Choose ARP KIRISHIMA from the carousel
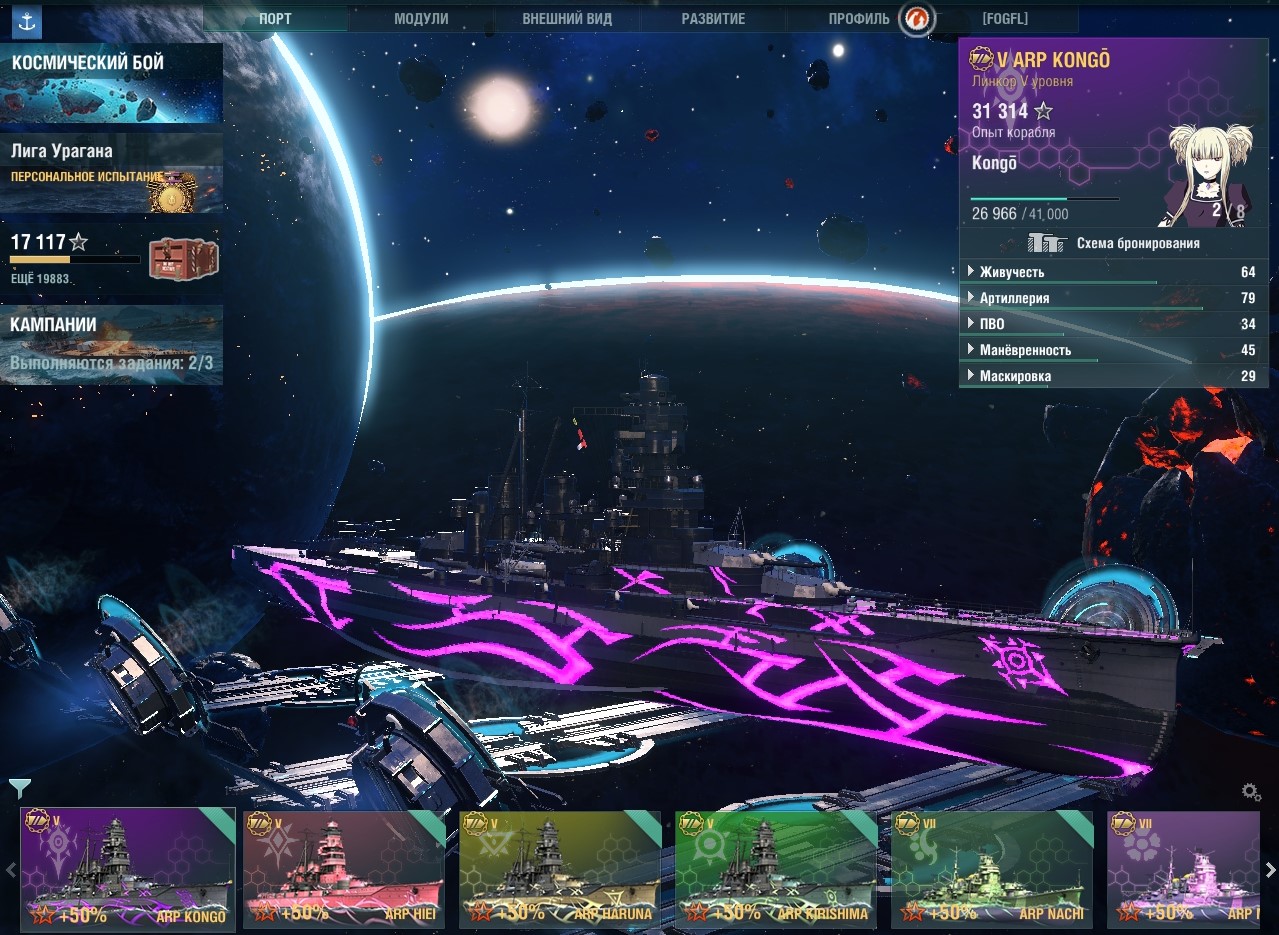 [x=774, y=870]
